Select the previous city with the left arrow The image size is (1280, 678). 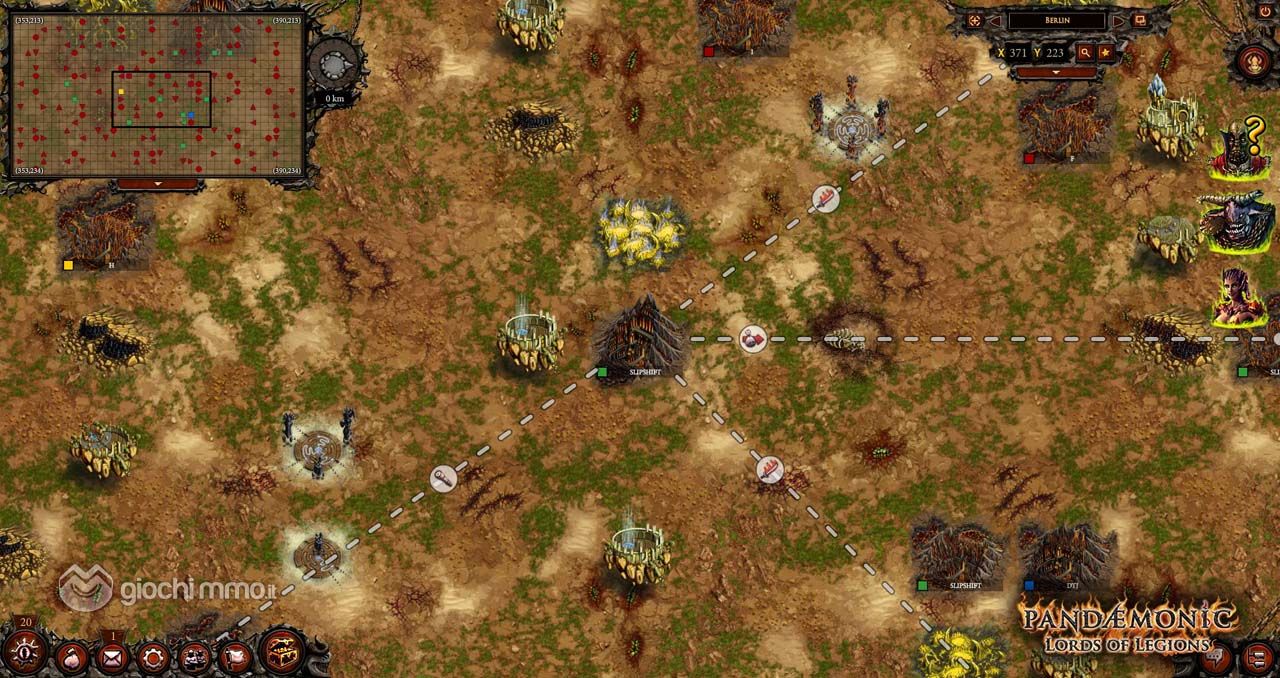[995, 21]
